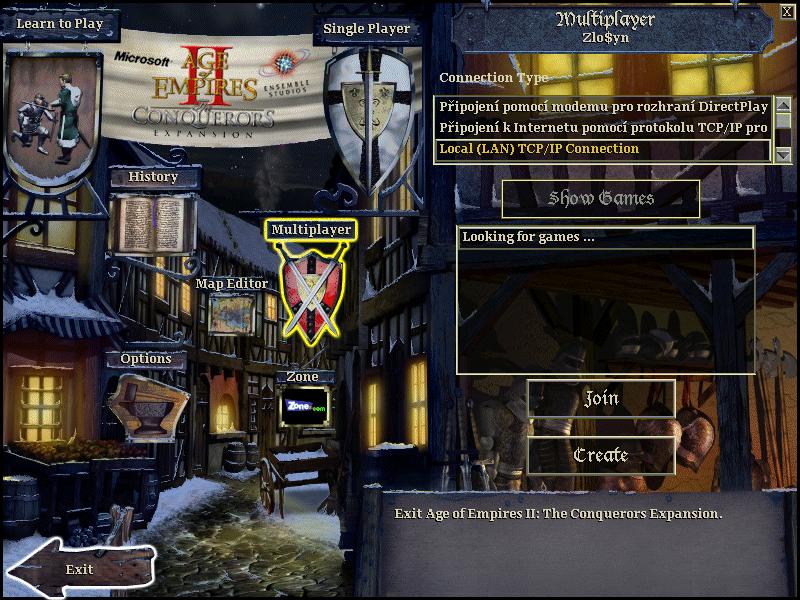This screenshot has height=600, width=800.
Task: Create a new multiplayer game
Action: pos(601,455)
